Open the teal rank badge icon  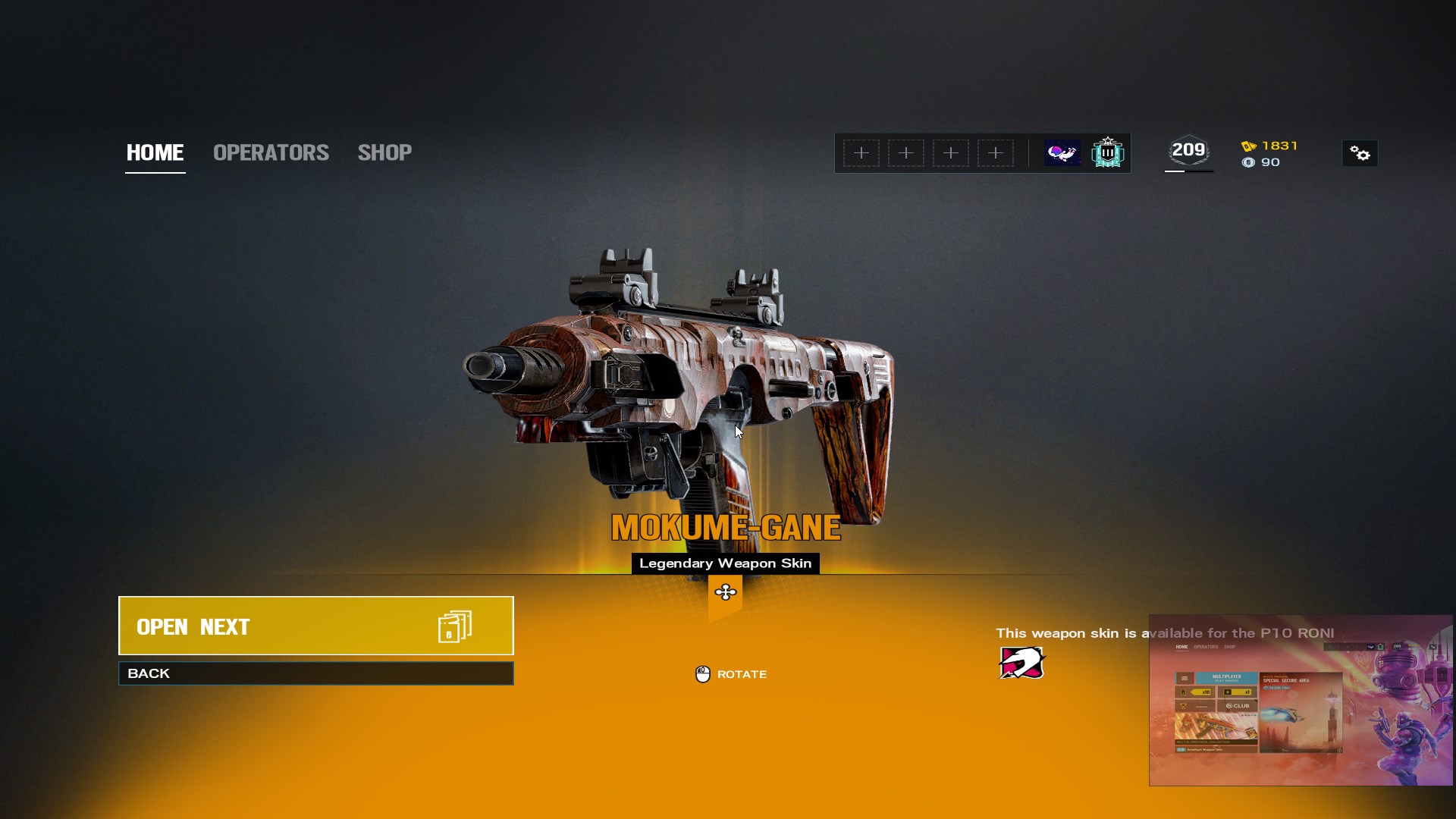coord(1107,153)
